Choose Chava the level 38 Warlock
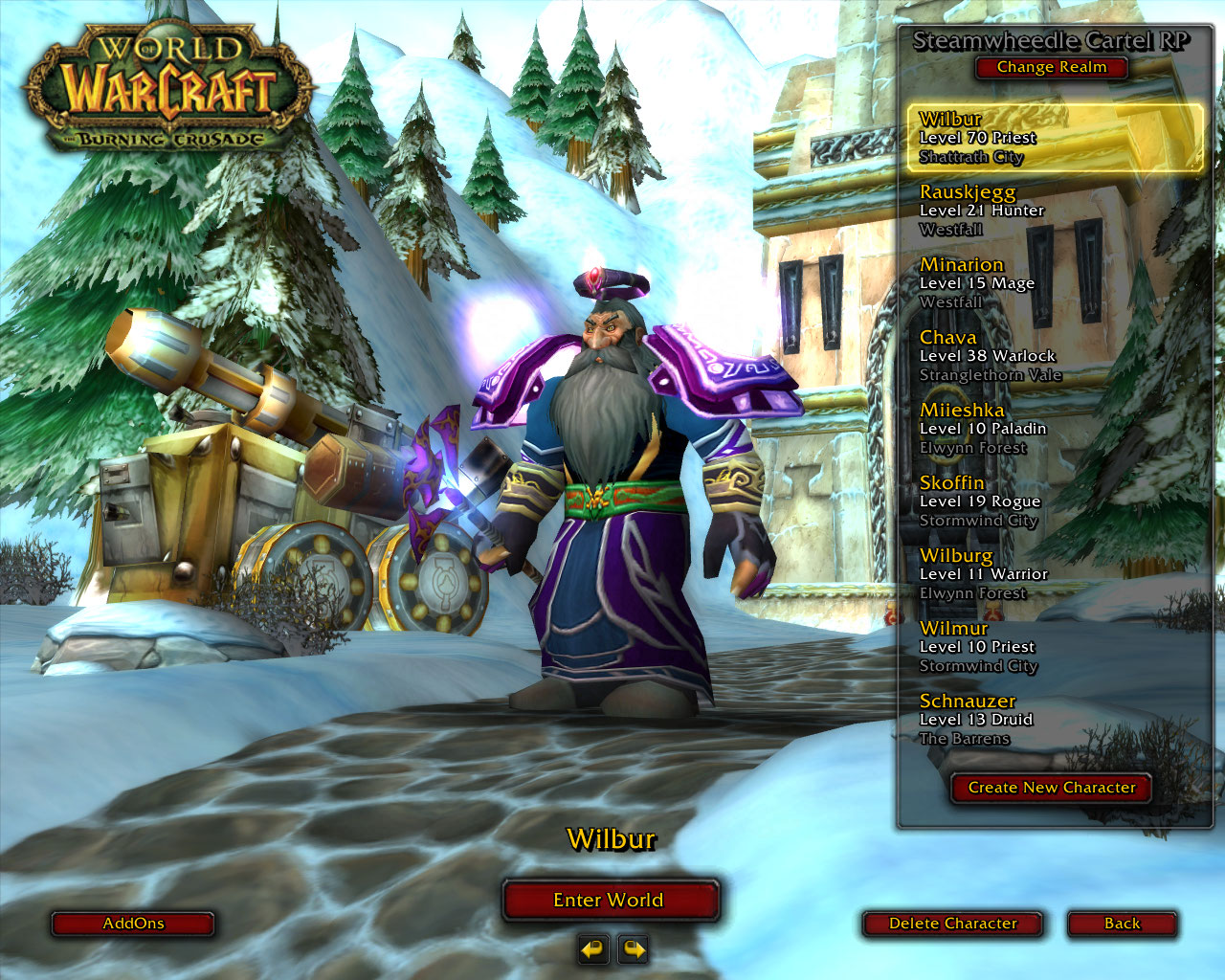Screen dimensions: 1225x980 click(x=1053, y=356)
